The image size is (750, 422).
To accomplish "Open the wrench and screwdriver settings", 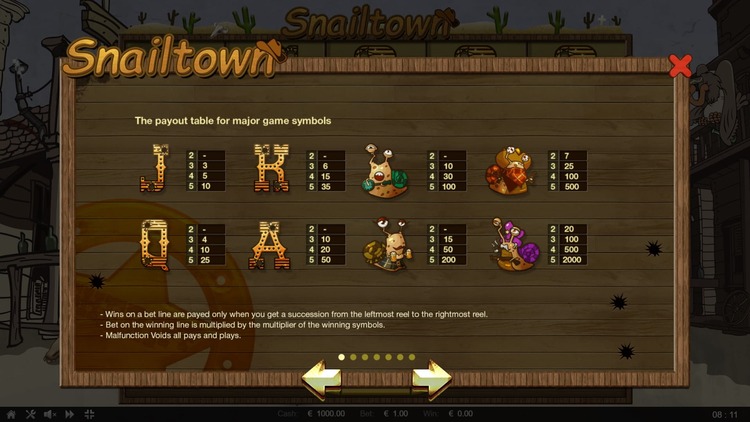I will coord(30,413).
